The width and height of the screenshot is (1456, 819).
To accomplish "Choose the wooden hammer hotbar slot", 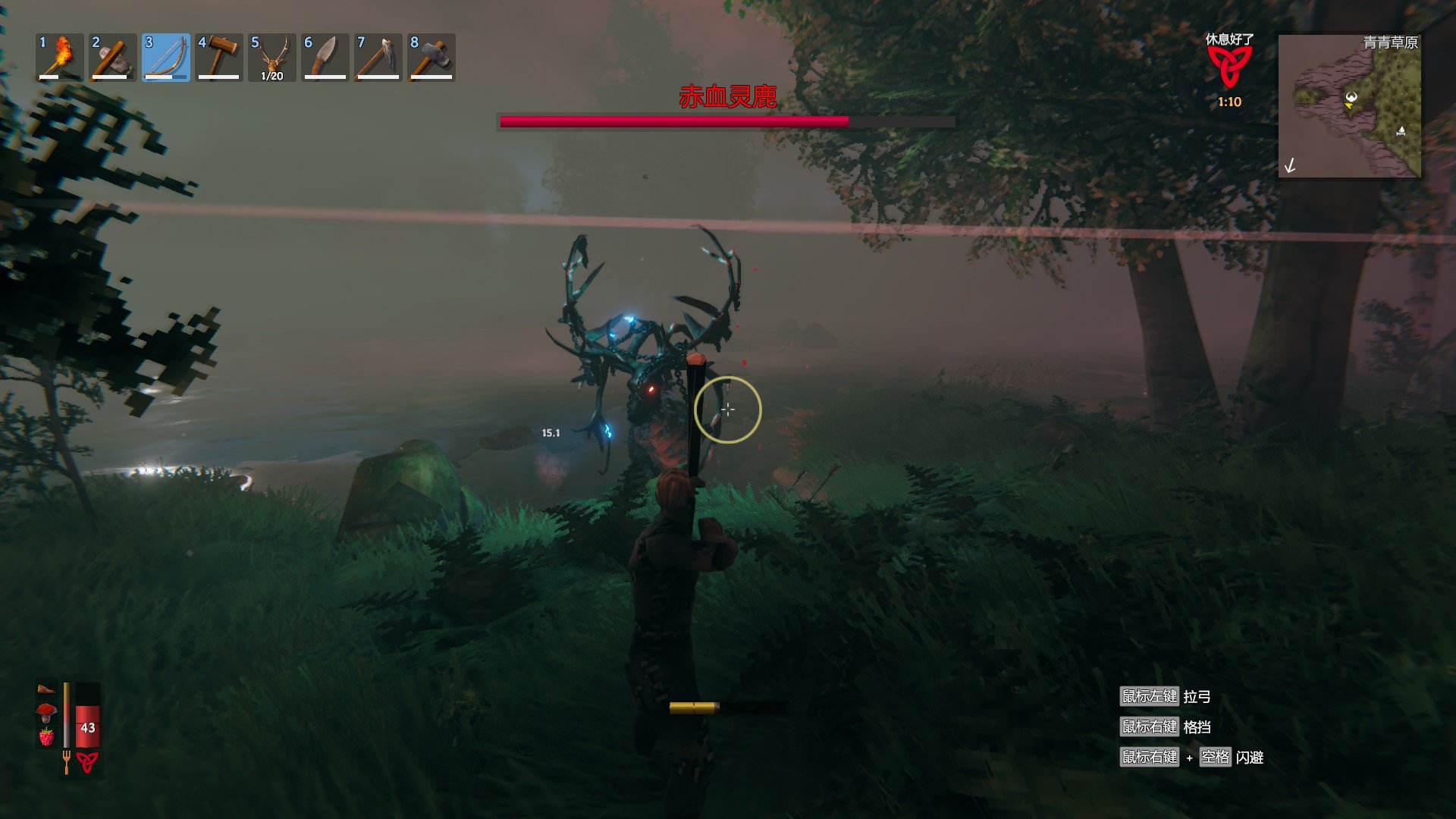I will [219, 58].
